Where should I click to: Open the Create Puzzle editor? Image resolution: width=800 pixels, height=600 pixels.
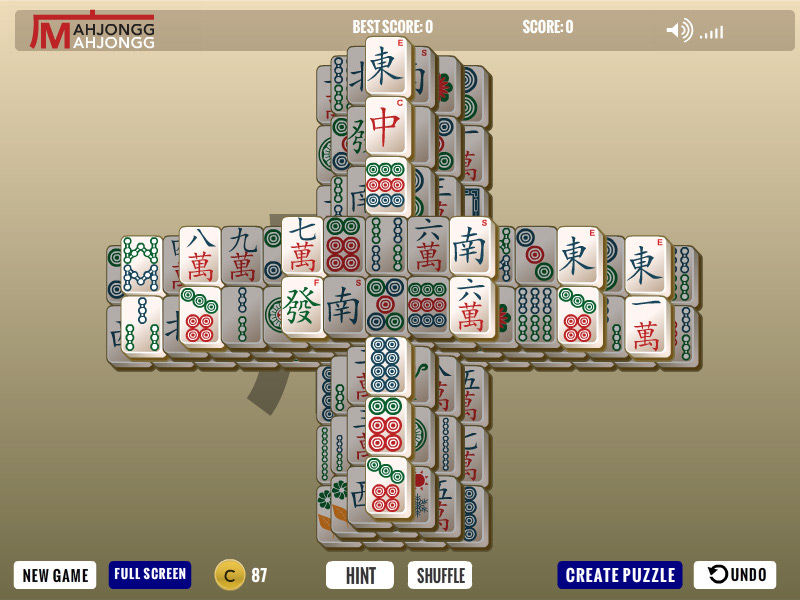(x=620, y=575)
